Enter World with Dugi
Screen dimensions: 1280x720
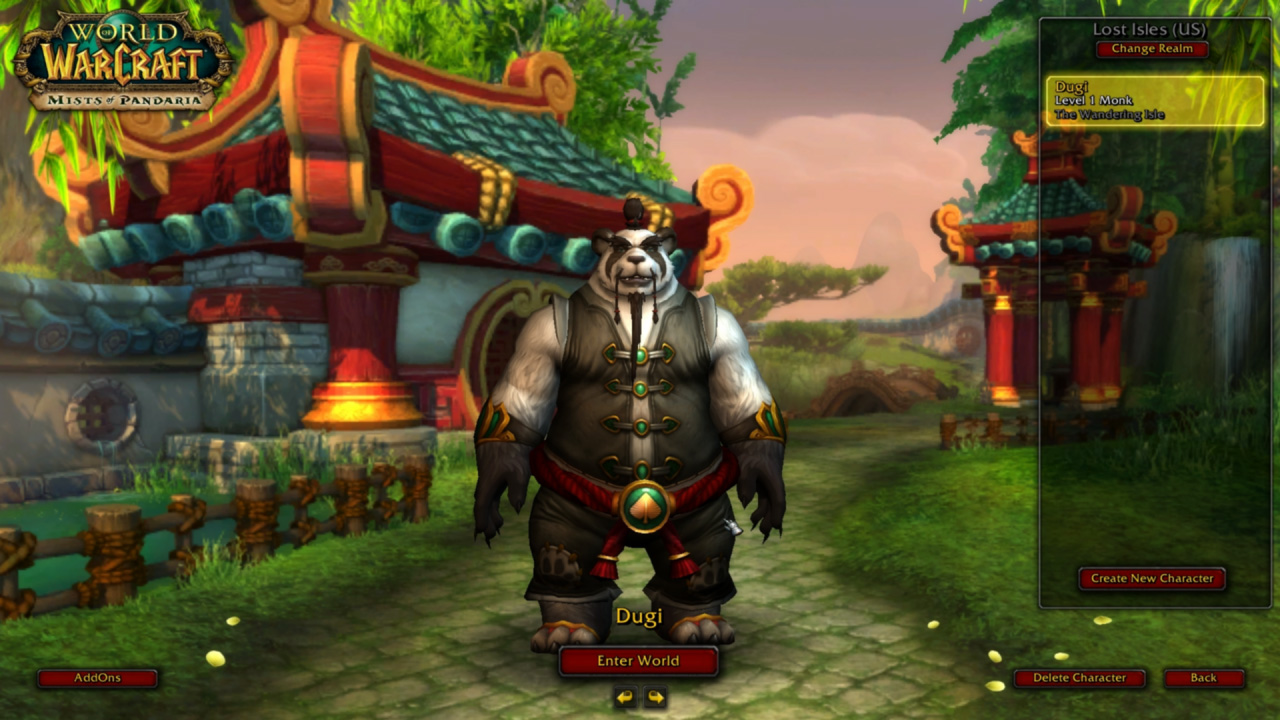pos(638,661)
